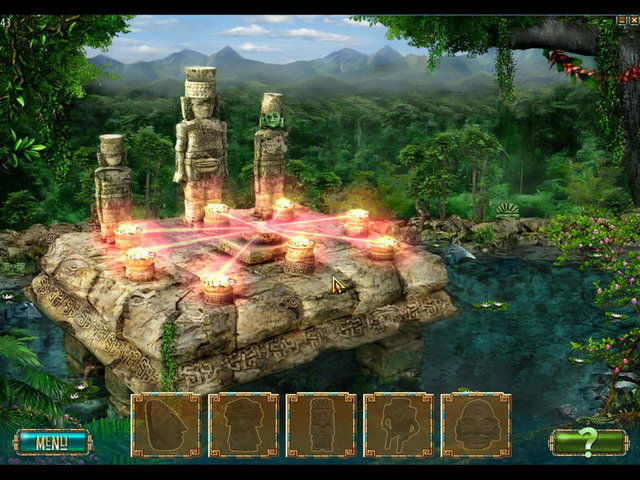Click the green question mark hint button

point(588,441)
